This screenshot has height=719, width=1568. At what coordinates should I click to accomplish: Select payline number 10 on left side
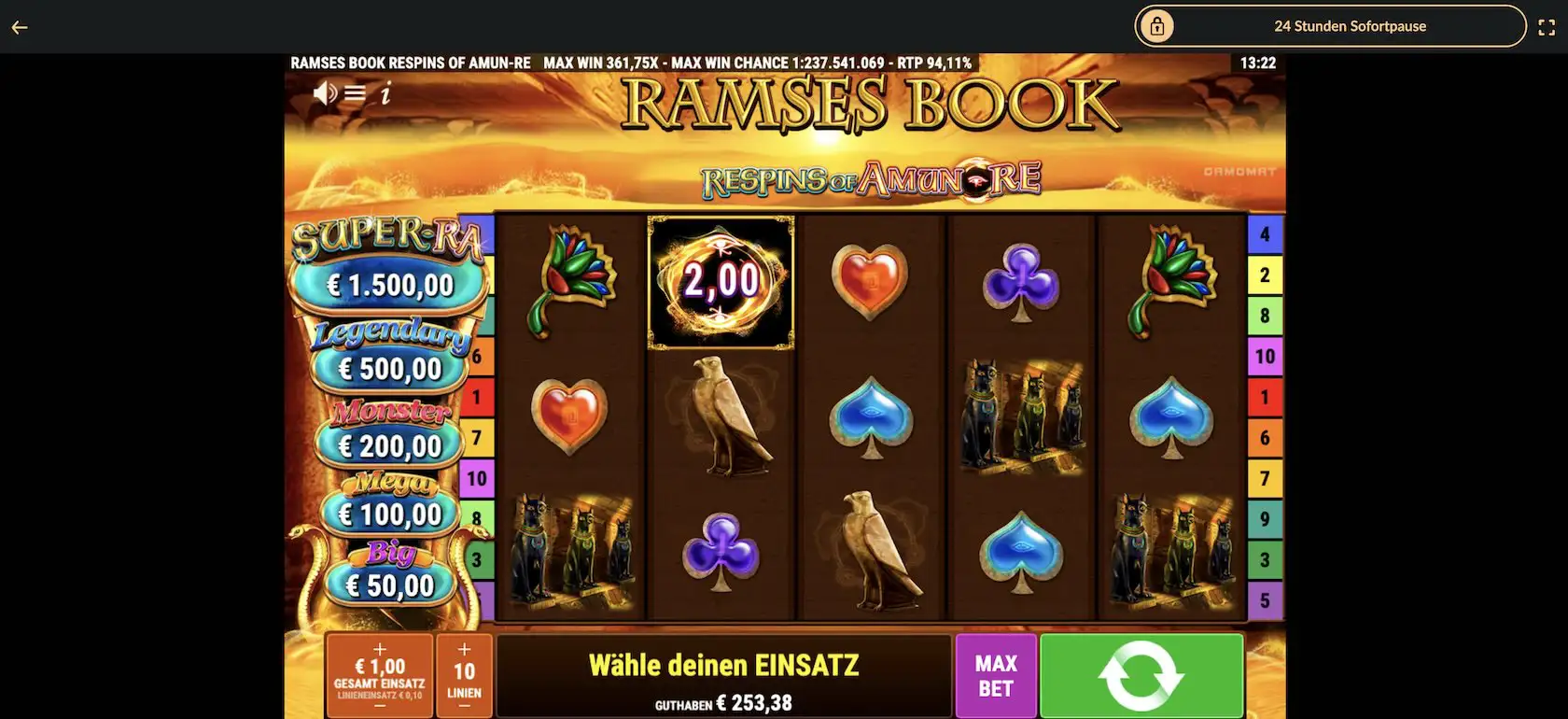[x=476, y=478]
